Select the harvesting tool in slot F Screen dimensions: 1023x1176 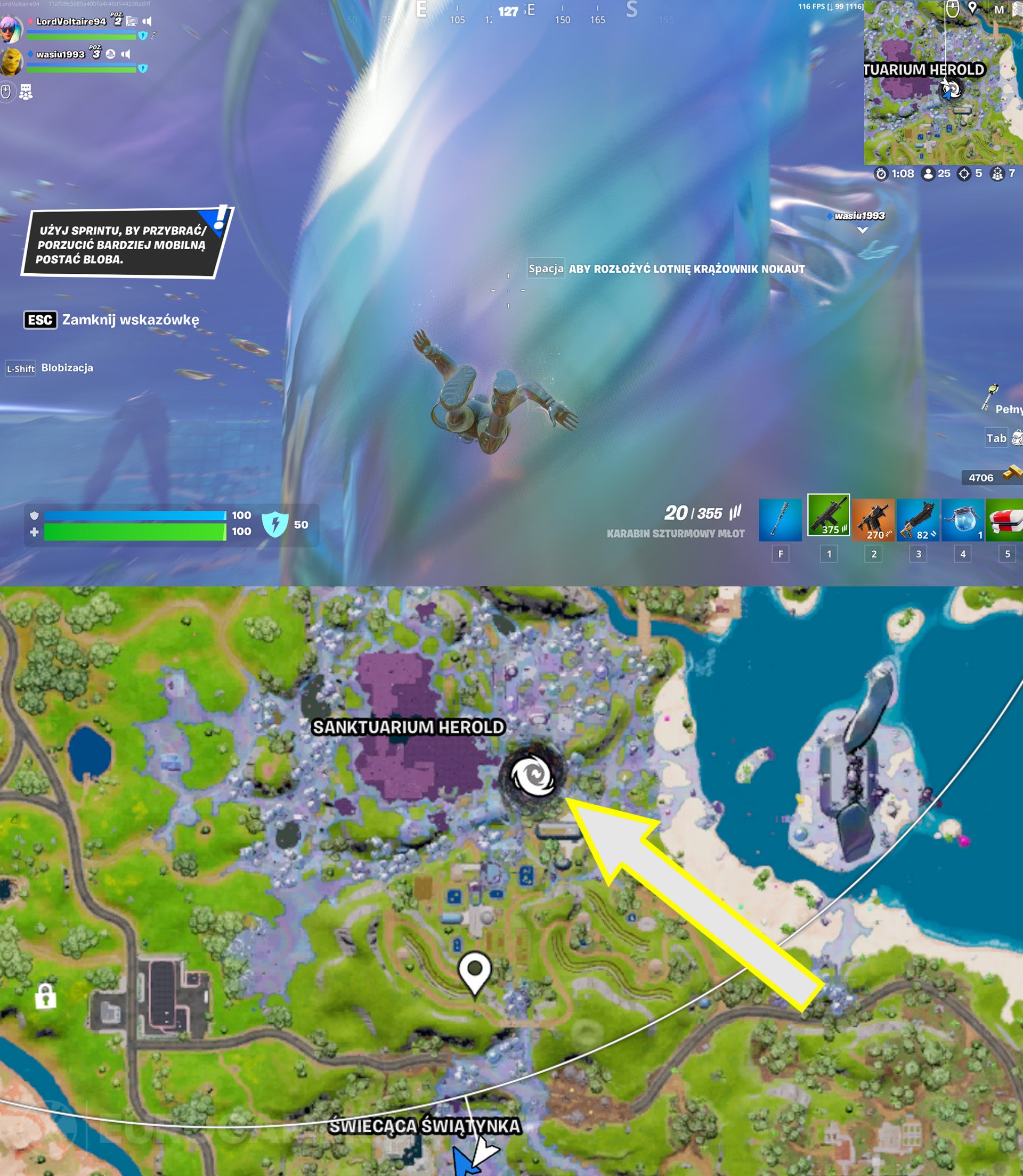coord(781,518)
